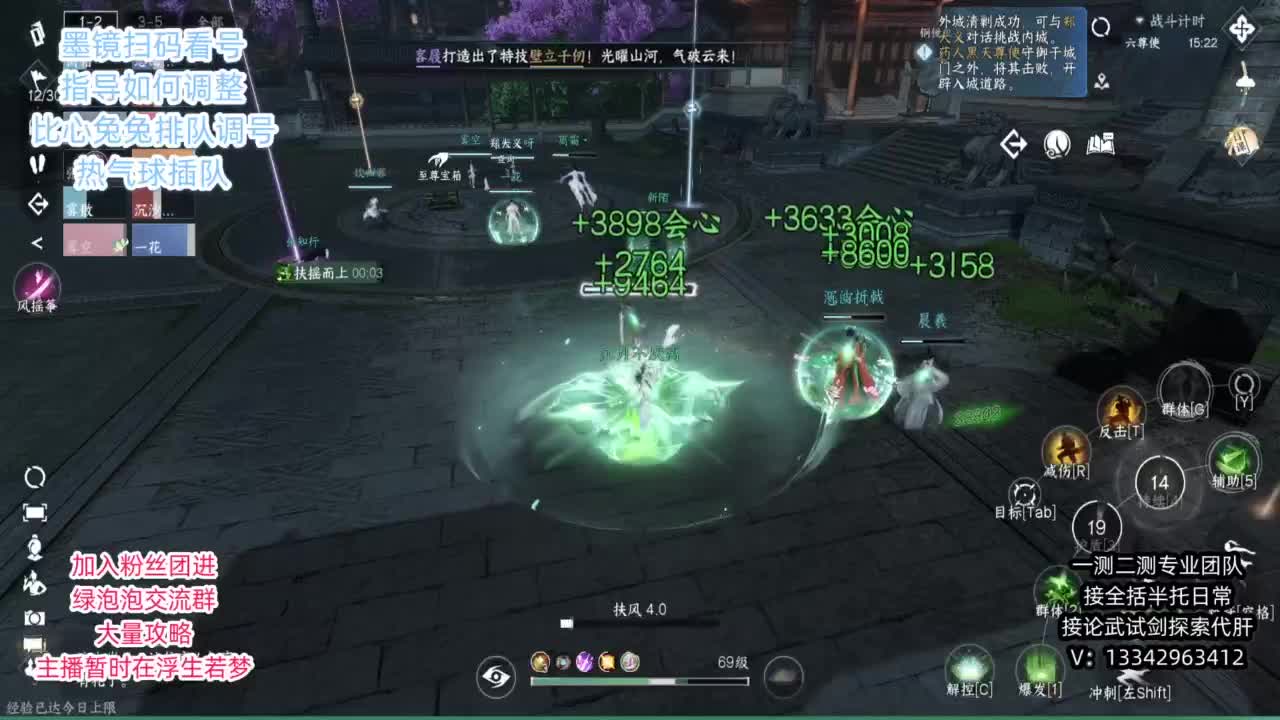Click the exit arrow button near the map icons
This screenshot has width=1280, height=720.
1013,144
